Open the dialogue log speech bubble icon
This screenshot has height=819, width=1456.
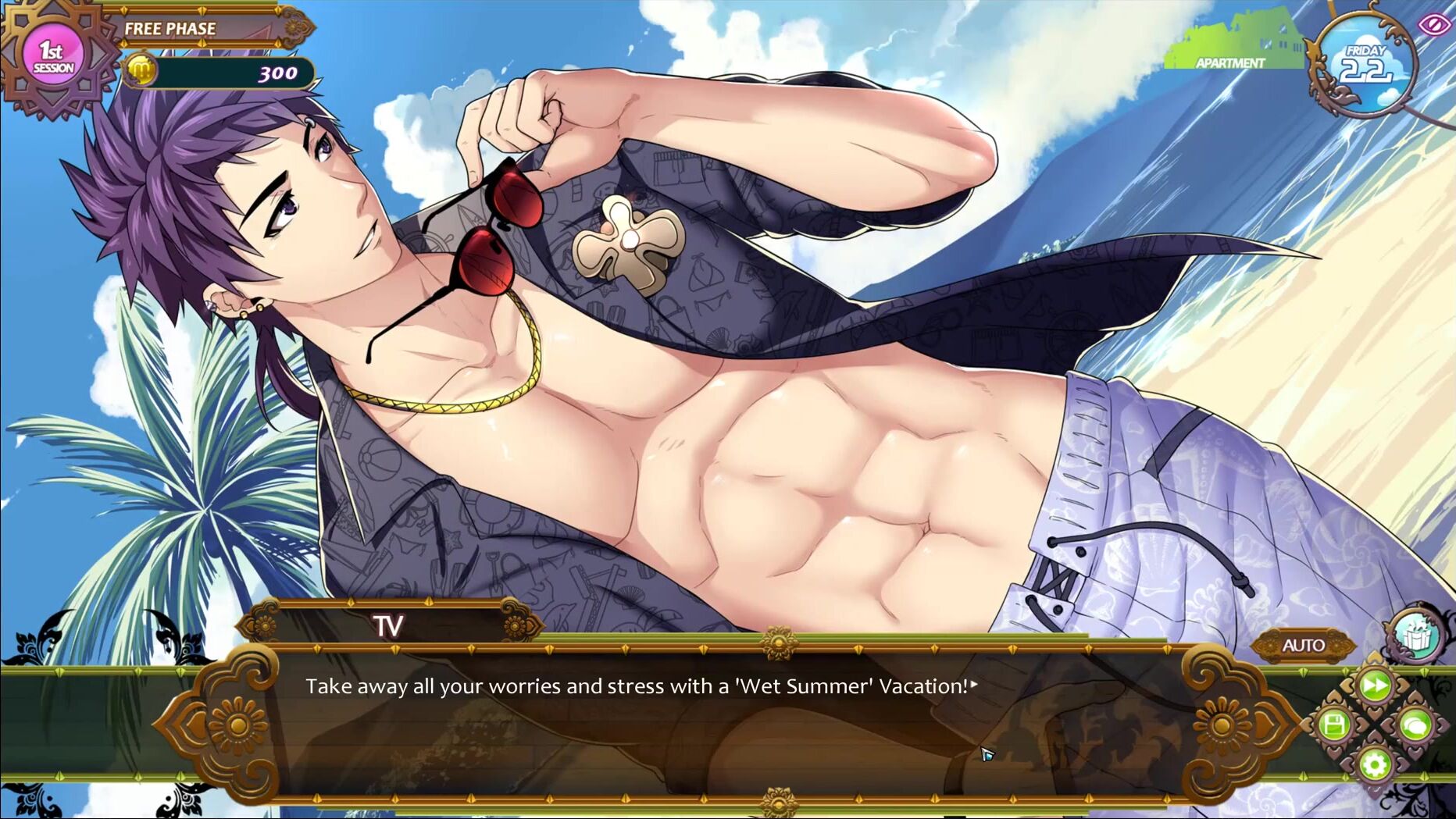coord(1415,726)
